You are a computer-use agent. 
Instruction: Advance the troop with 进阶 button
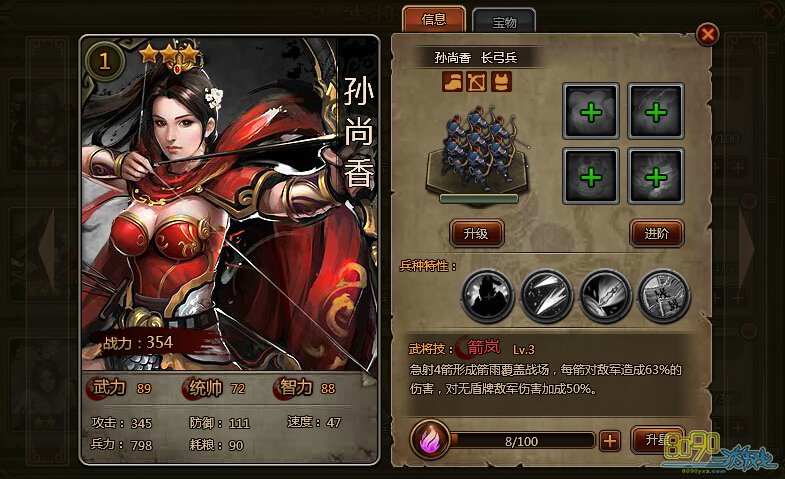click(x=656, y=233)
